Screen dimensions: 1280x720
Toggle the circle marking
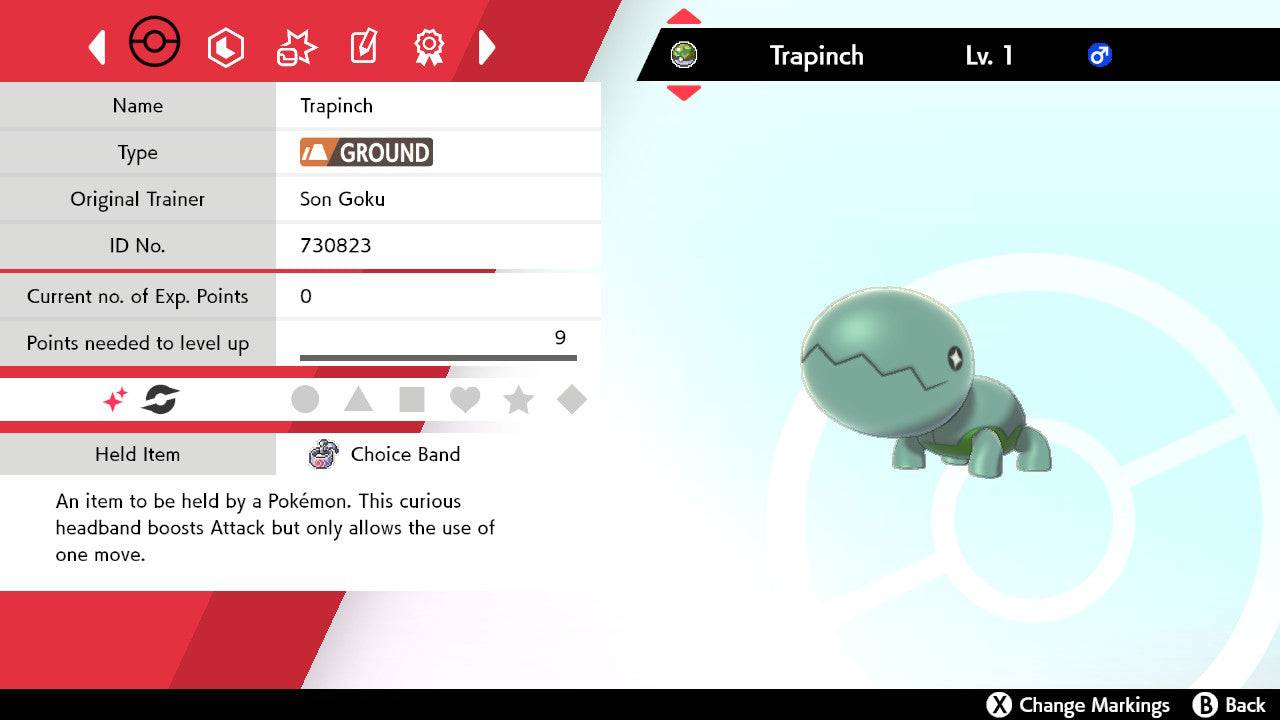click(305, 400)
